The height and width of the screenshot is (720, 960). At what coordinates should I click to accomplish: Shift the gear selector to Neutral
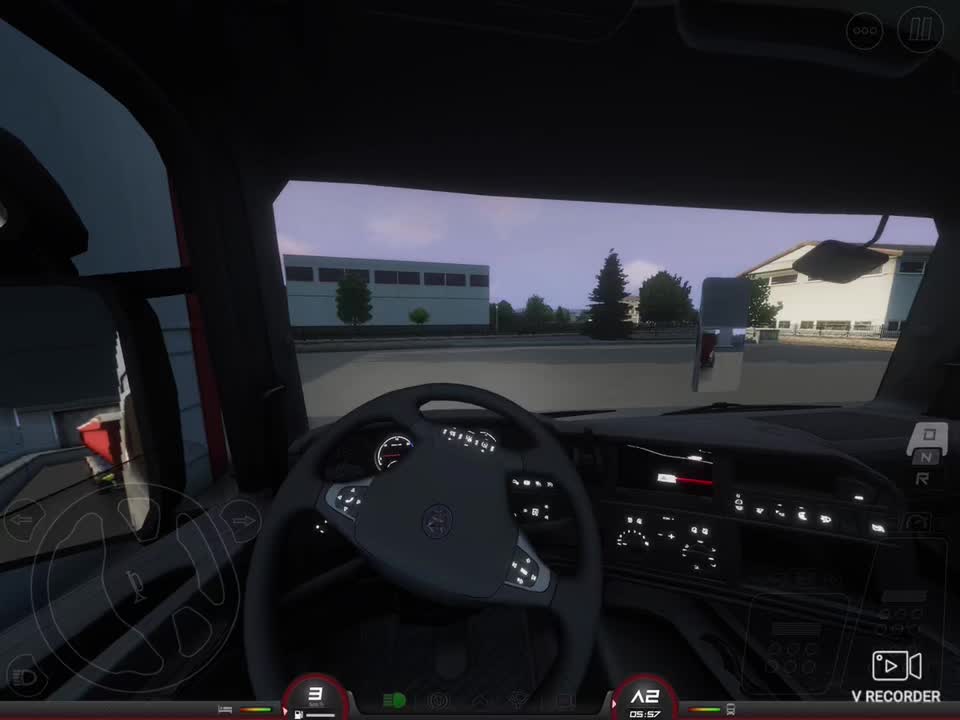927,457
